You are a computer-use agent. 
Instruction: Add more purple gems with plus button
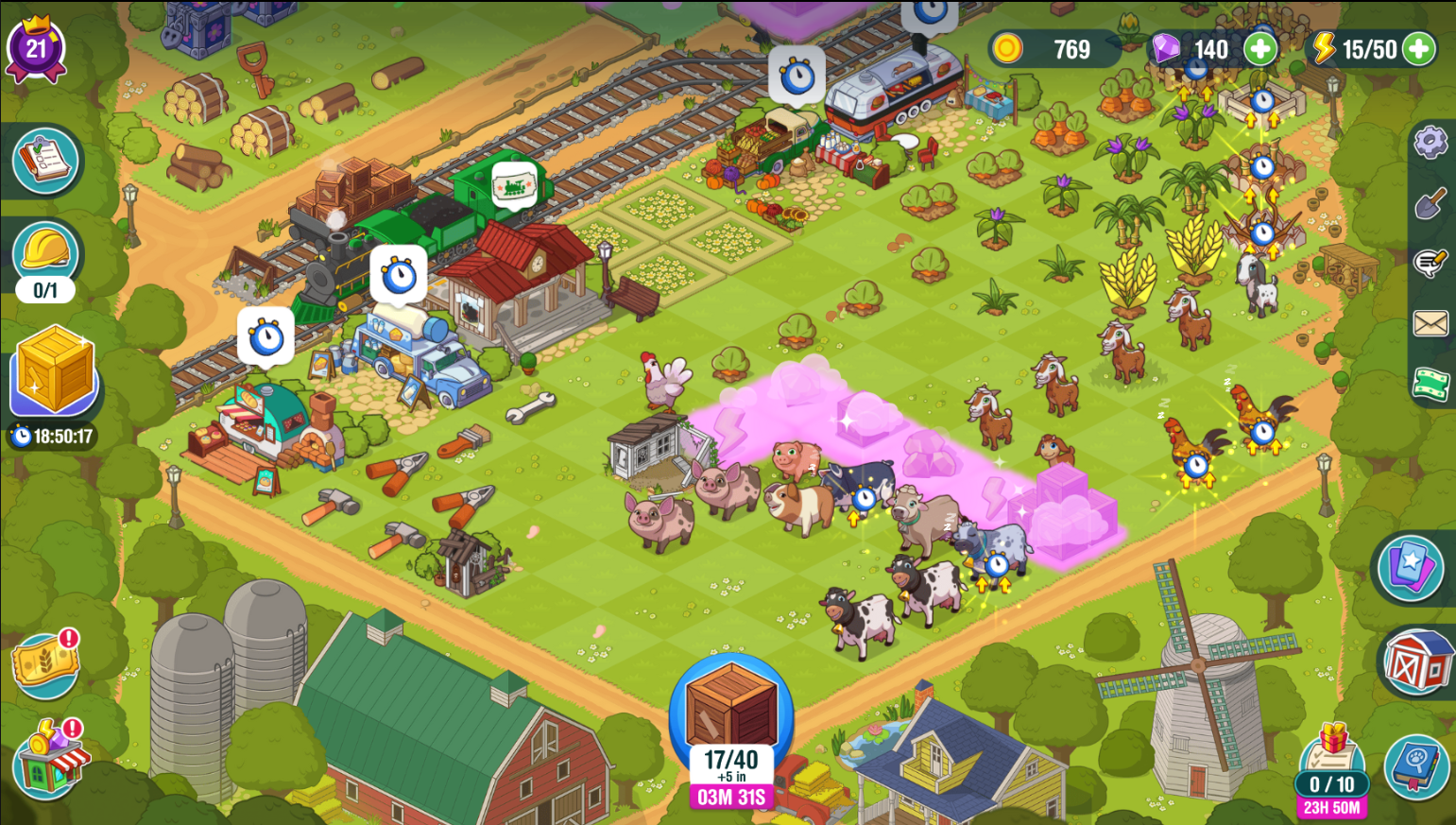[x=1259, y=49]
